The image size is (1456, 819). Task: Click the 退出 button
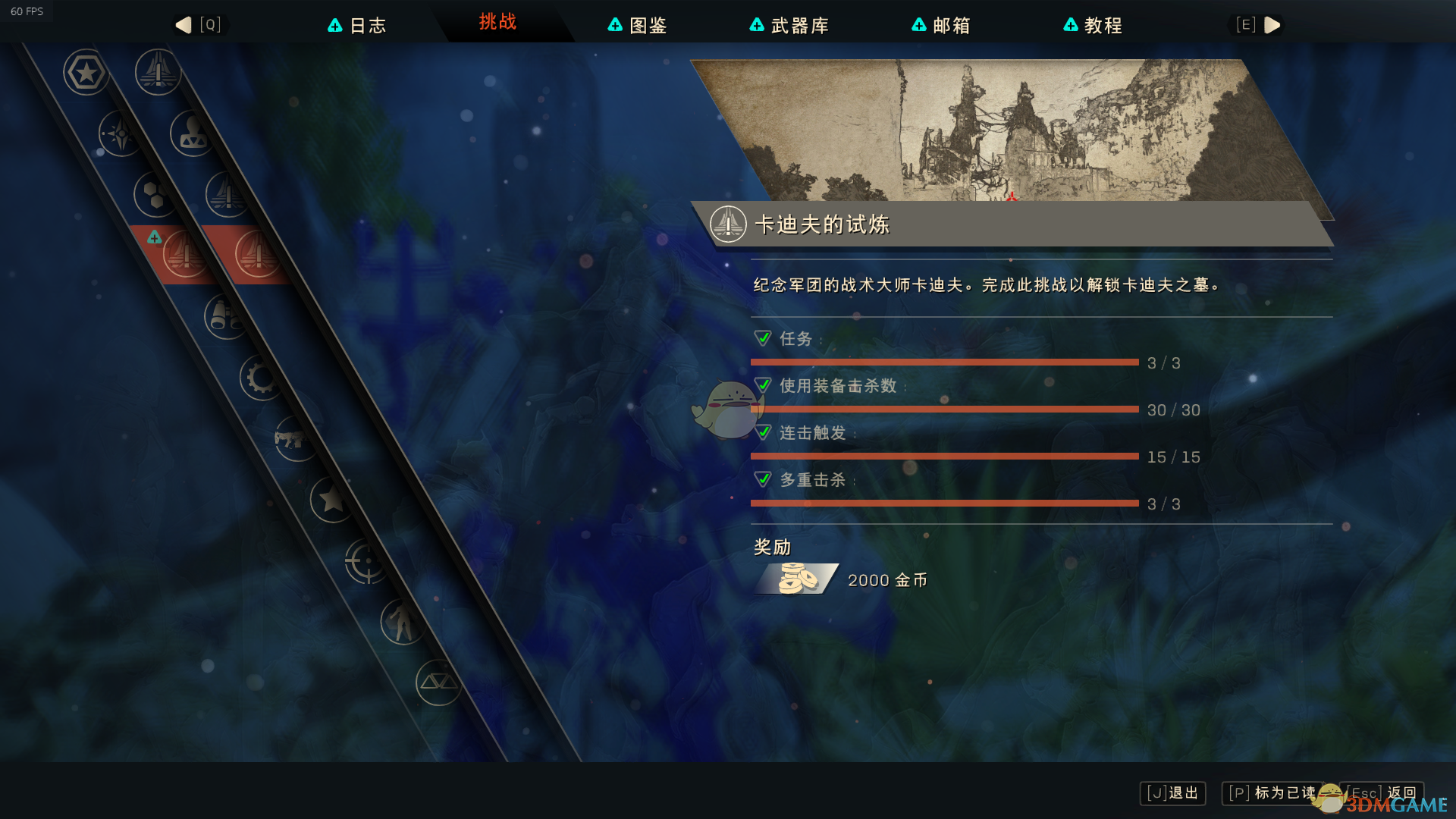[x=1173, y=793]
